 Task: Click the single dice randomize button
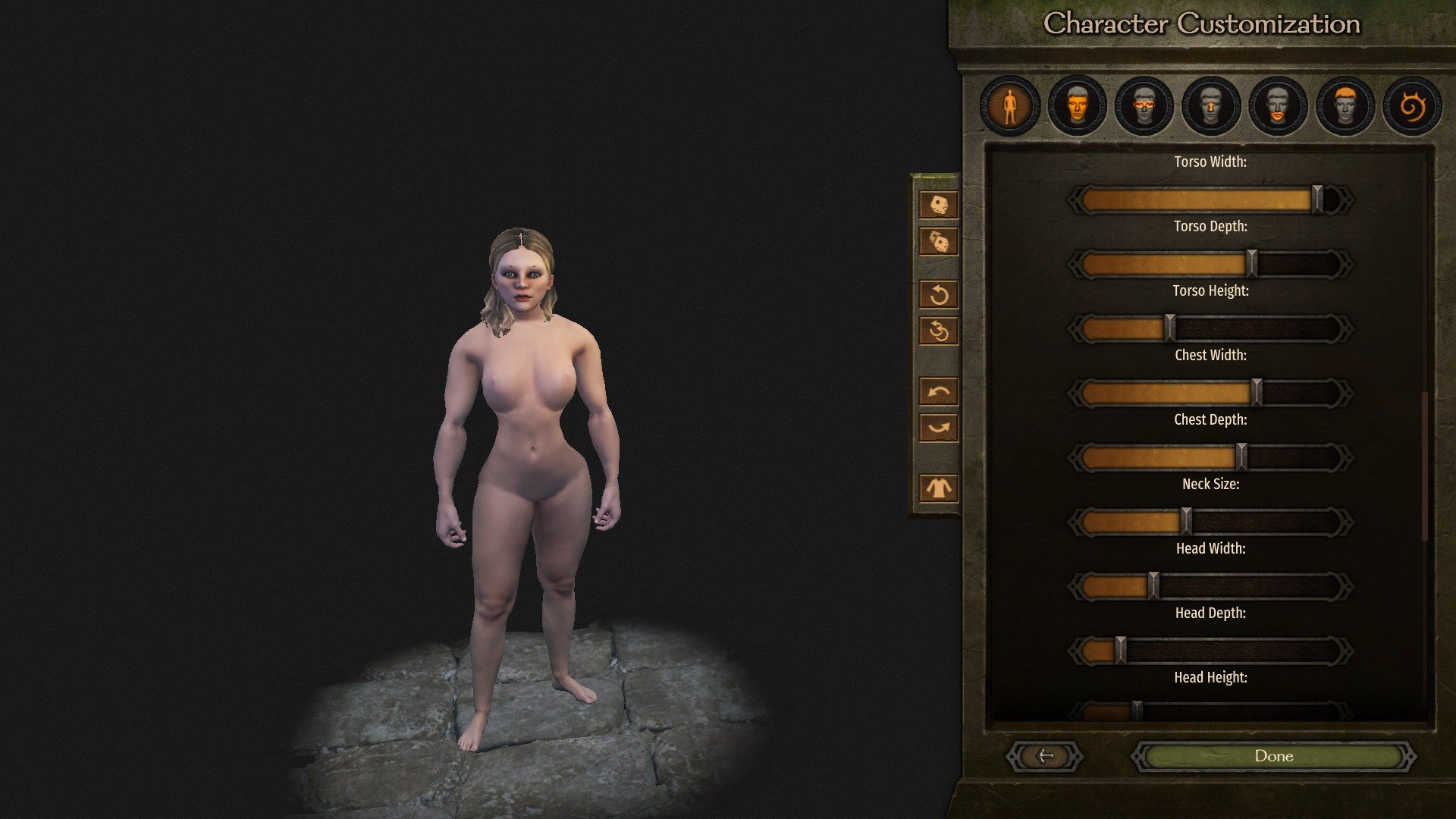(939, 205)
